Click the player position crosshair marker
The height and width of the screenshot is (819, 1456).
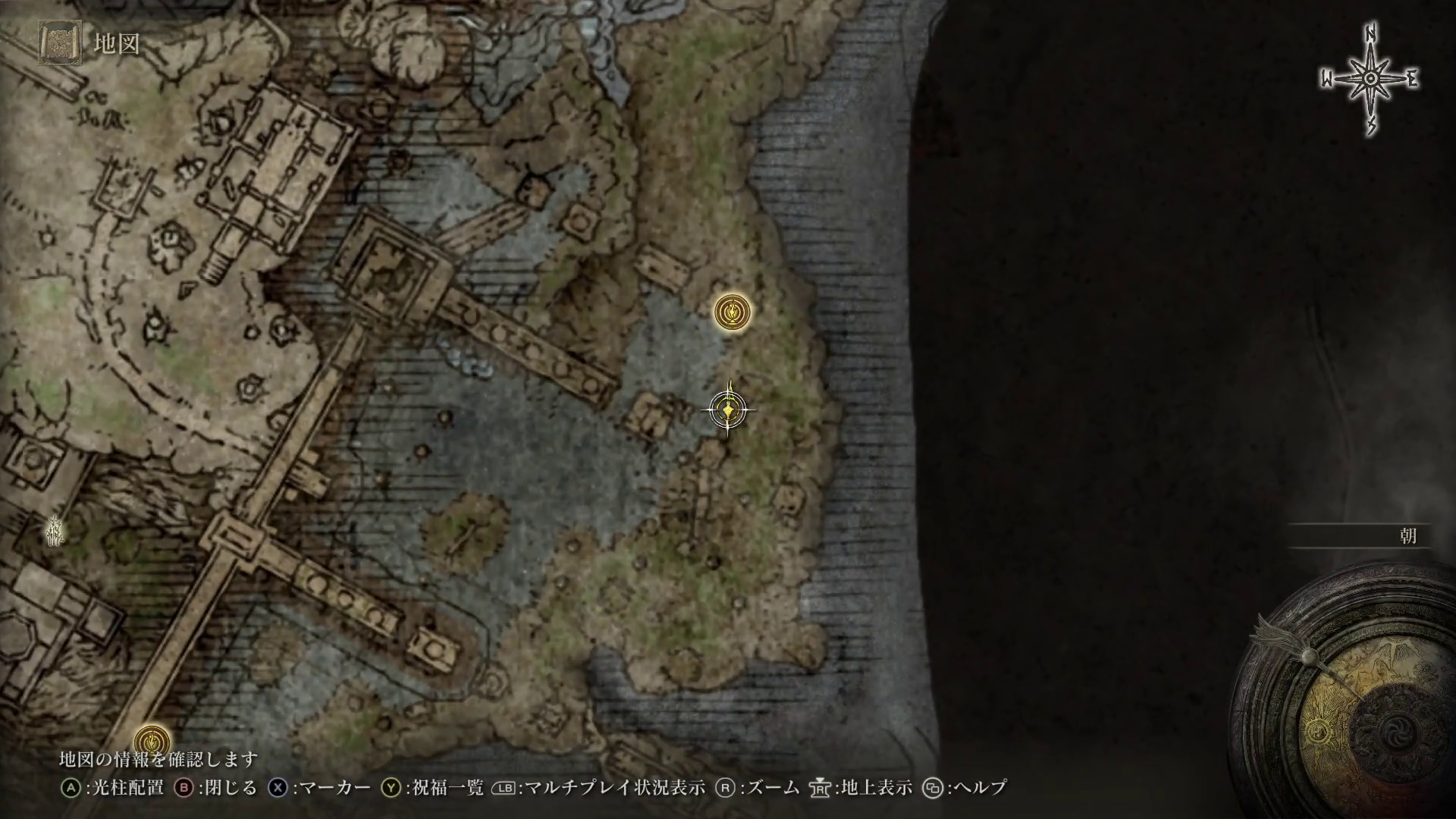tap(728, 410)
